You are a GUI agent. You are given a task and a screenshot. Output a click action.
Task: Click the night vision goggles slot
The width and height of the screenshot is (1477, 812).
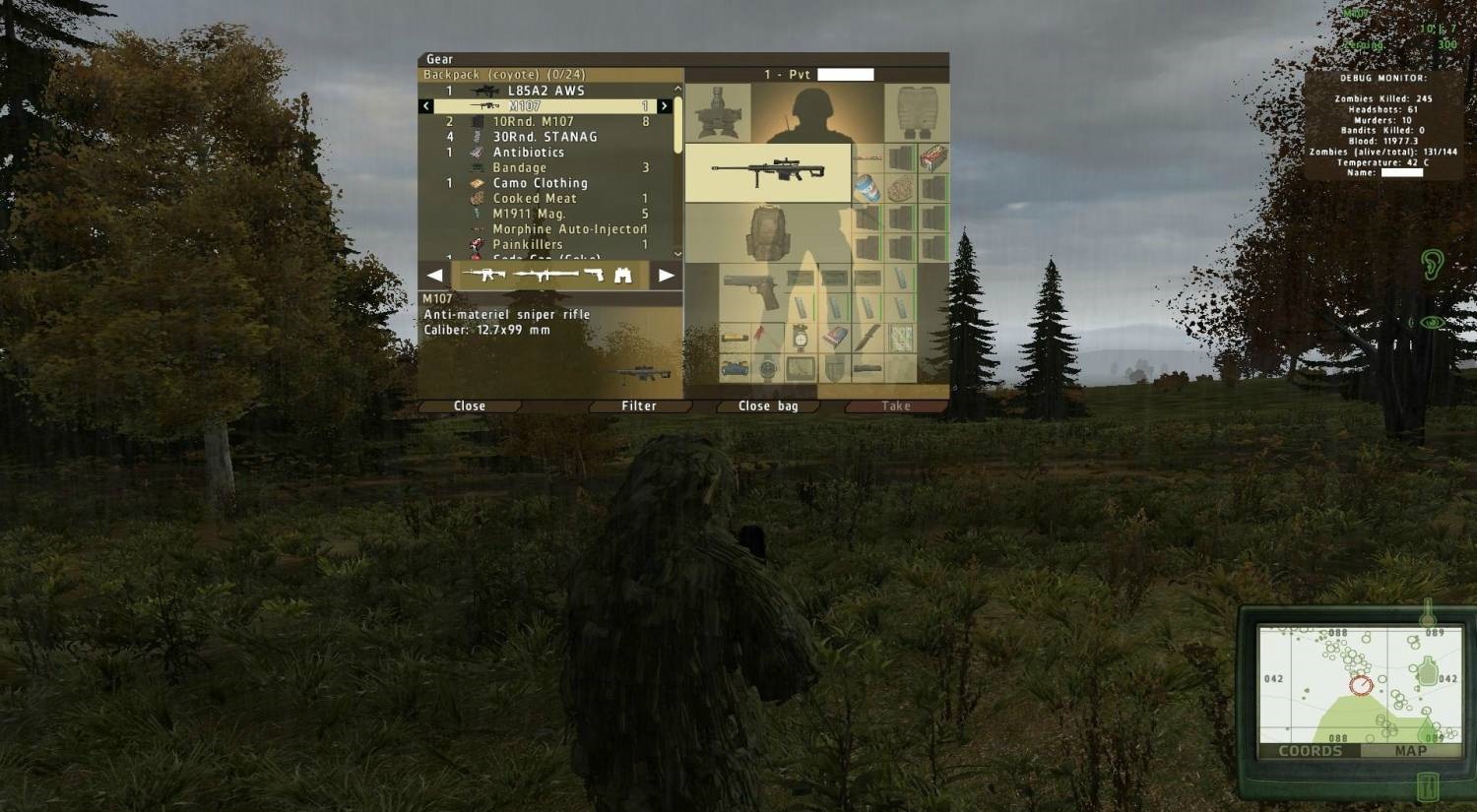[718, 112]
